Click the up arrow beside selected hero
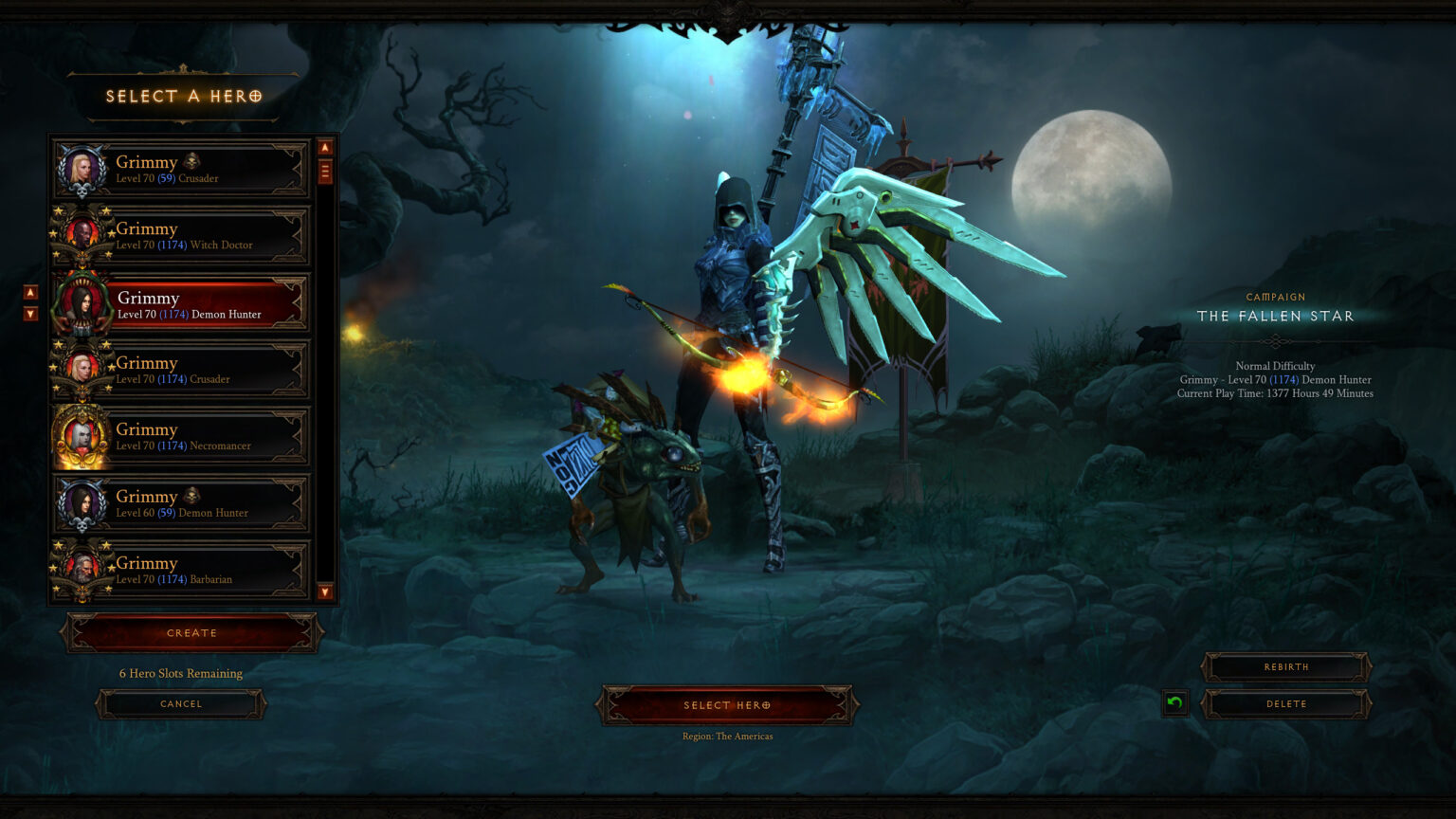 point(29,294)
